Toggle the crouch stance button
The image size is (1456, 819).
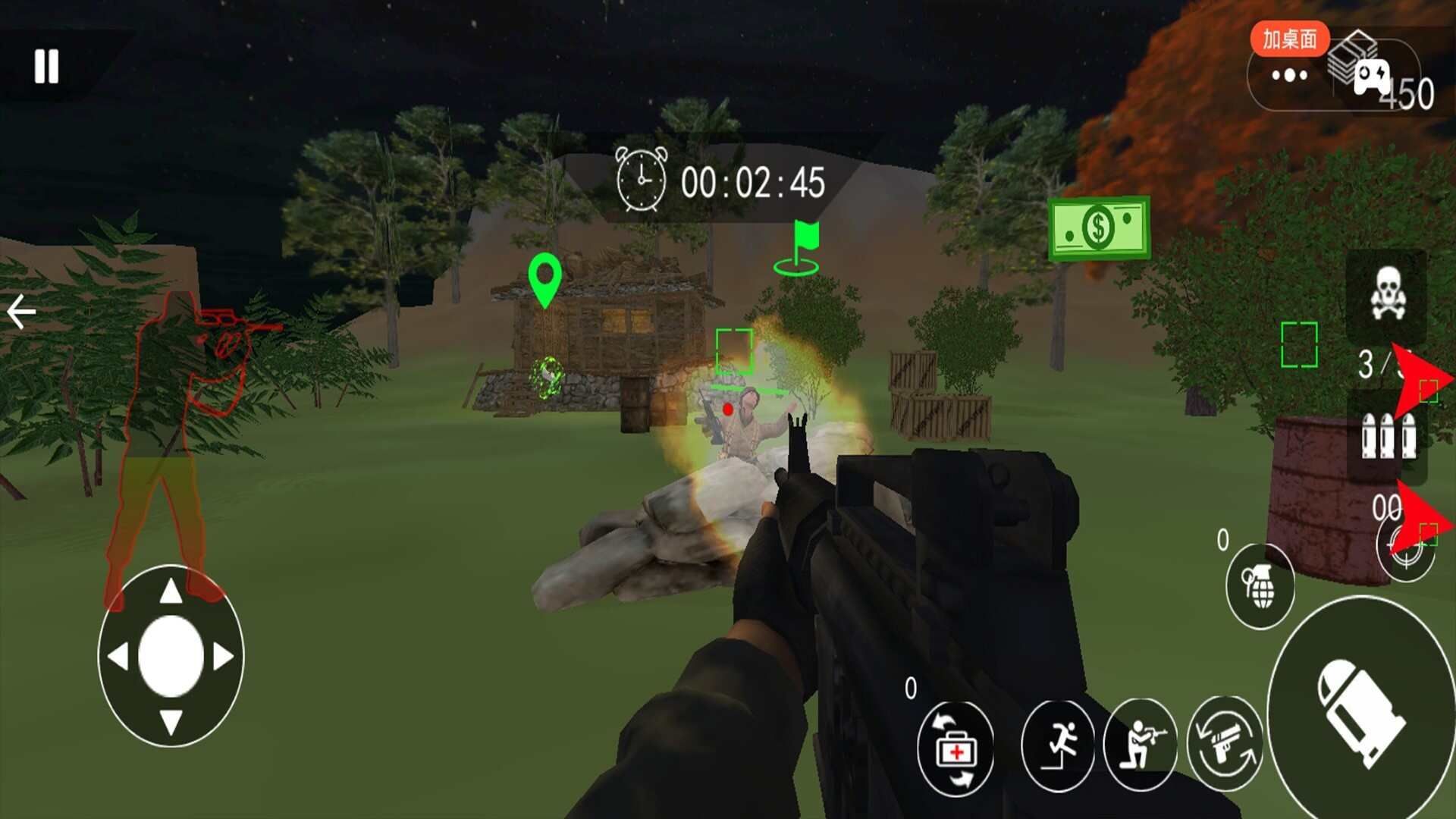point(1141,745)
